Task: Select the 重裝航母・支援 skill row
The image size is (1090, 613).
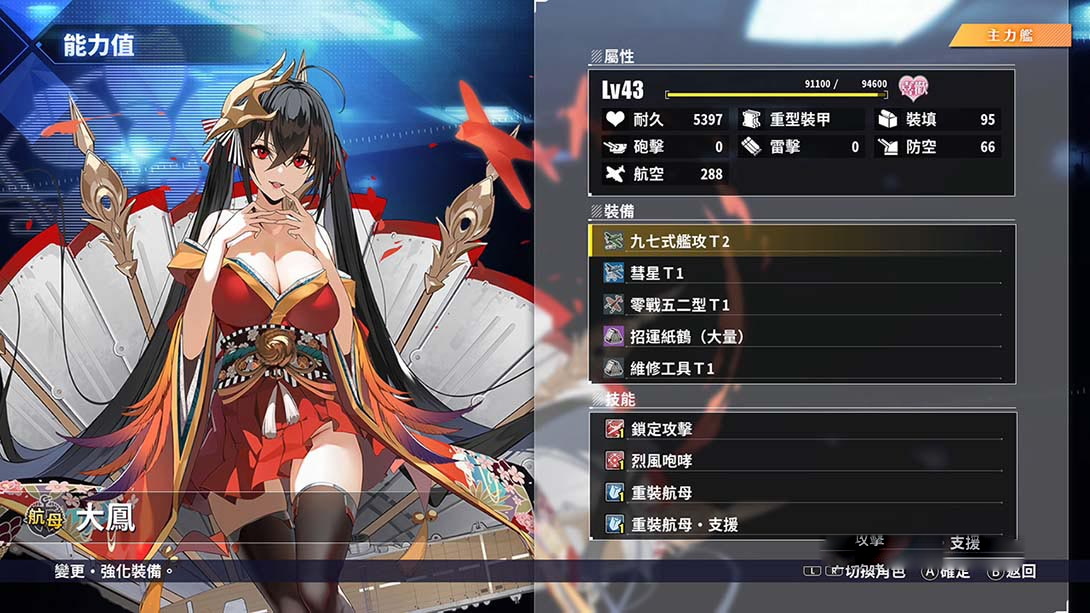Action: pyautogui.click(x=800, y=524)
